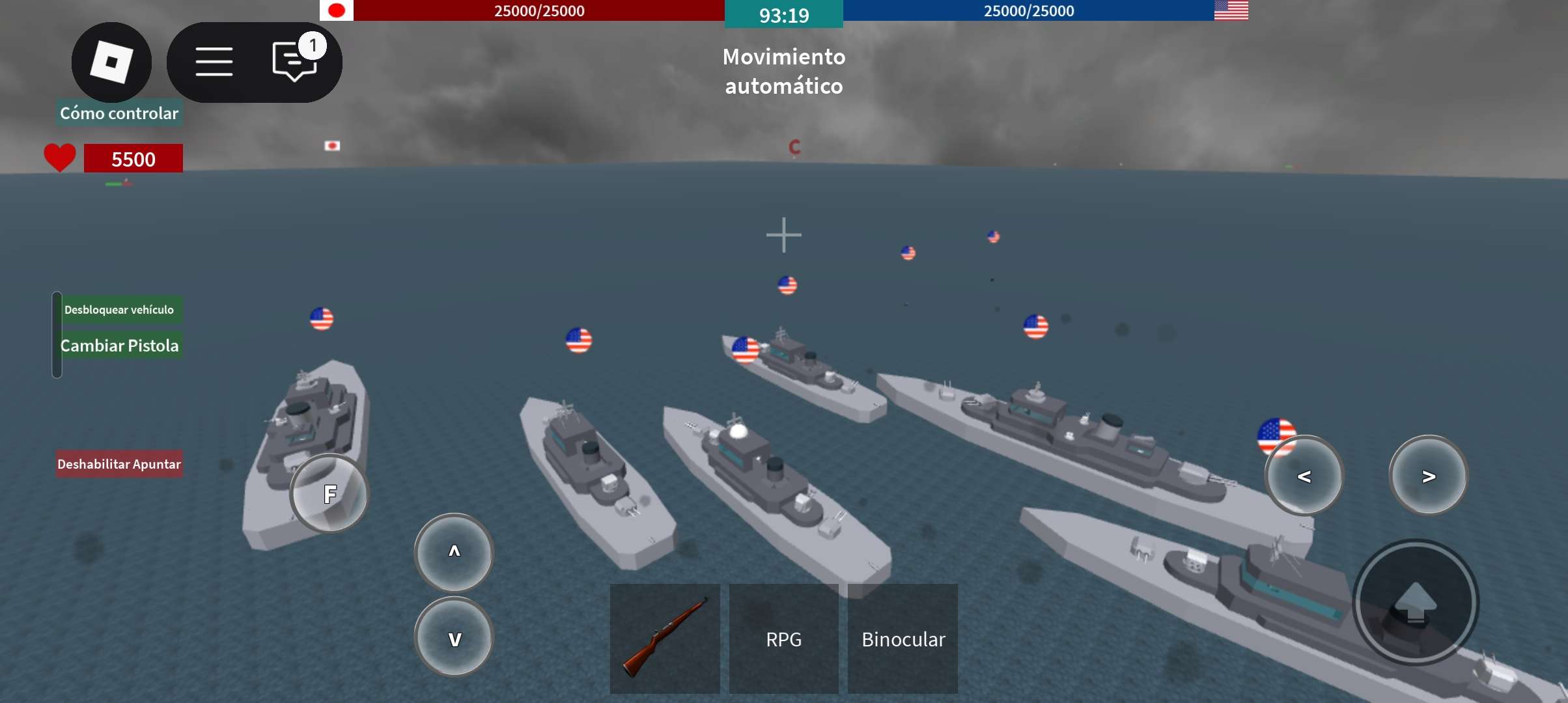Tap the left arrow steering button
1568x703 pixels.
tap(1304, 476)
